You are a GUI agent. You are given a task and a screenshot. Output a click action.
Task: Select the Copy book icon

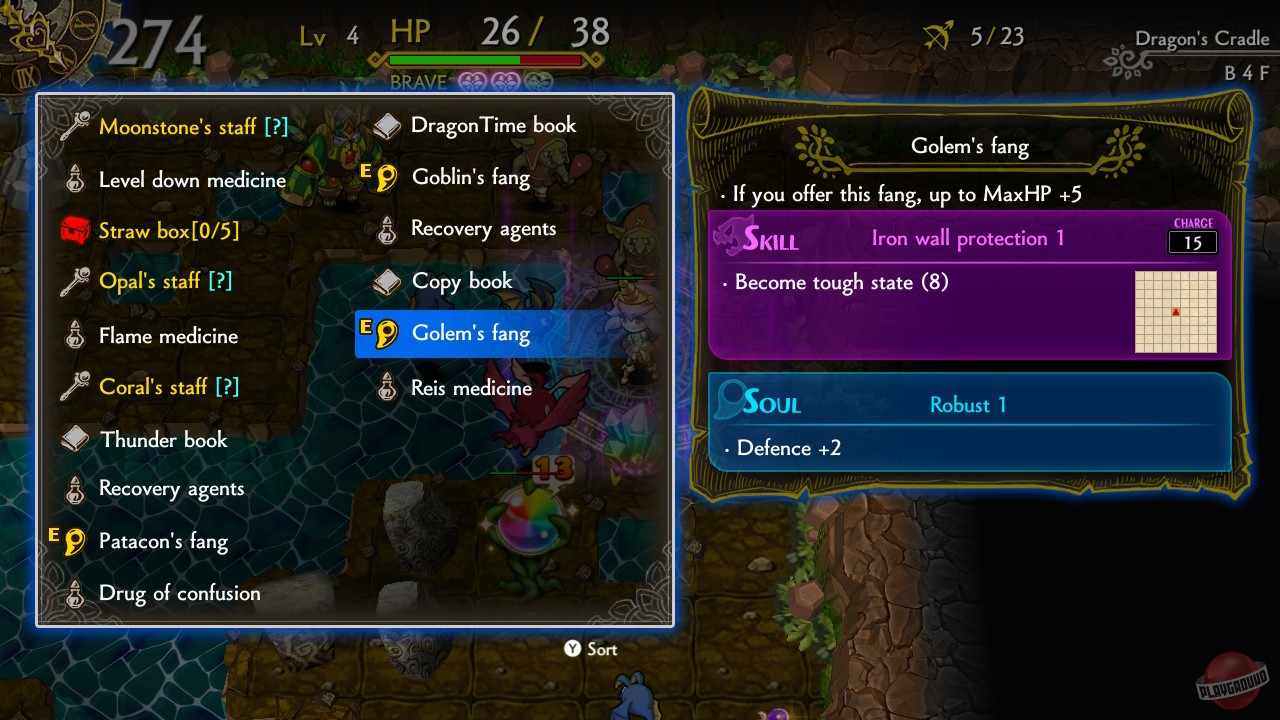point(387,281)
